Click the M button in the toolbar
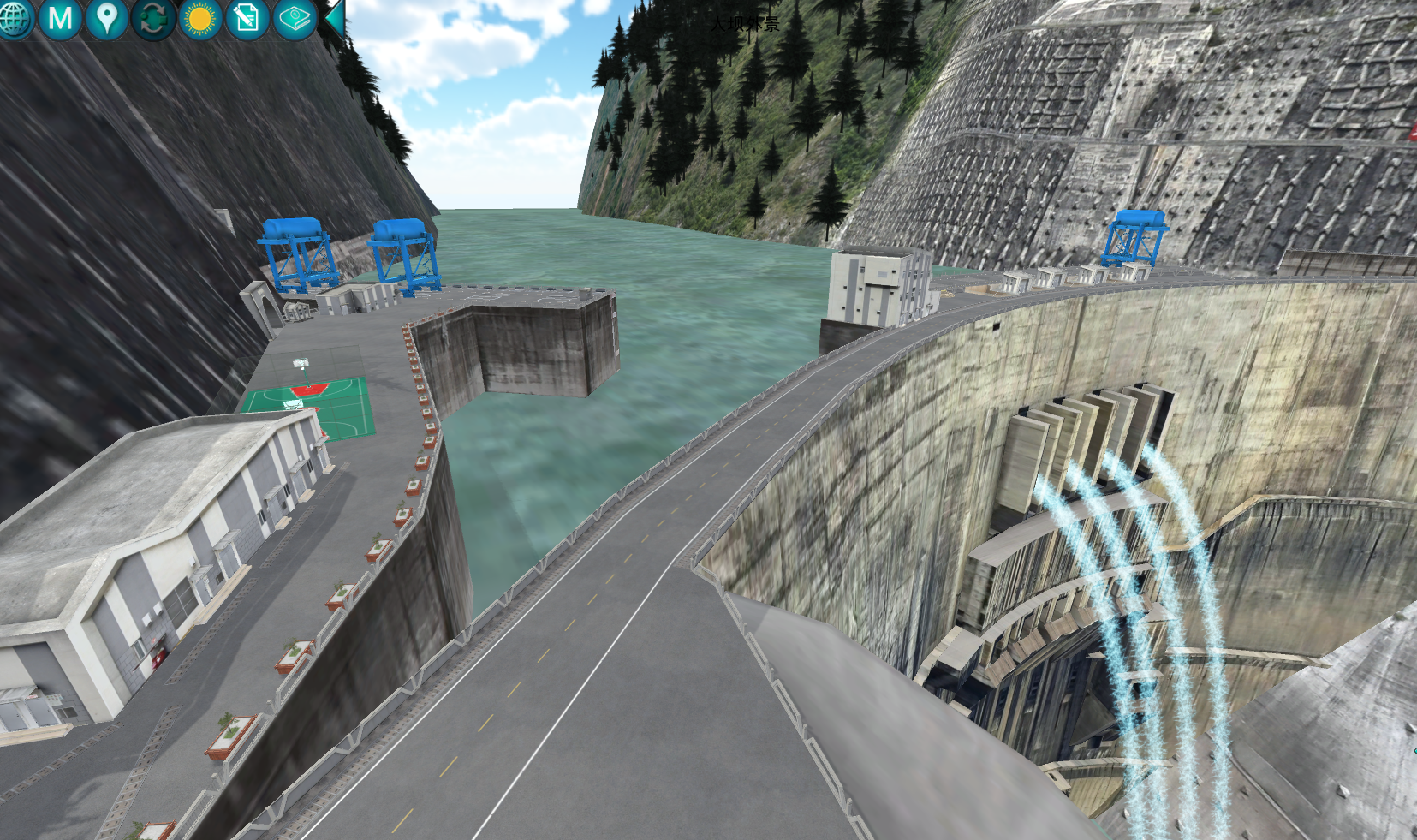The image size is (1417, 840). click(x=60, y=18)
